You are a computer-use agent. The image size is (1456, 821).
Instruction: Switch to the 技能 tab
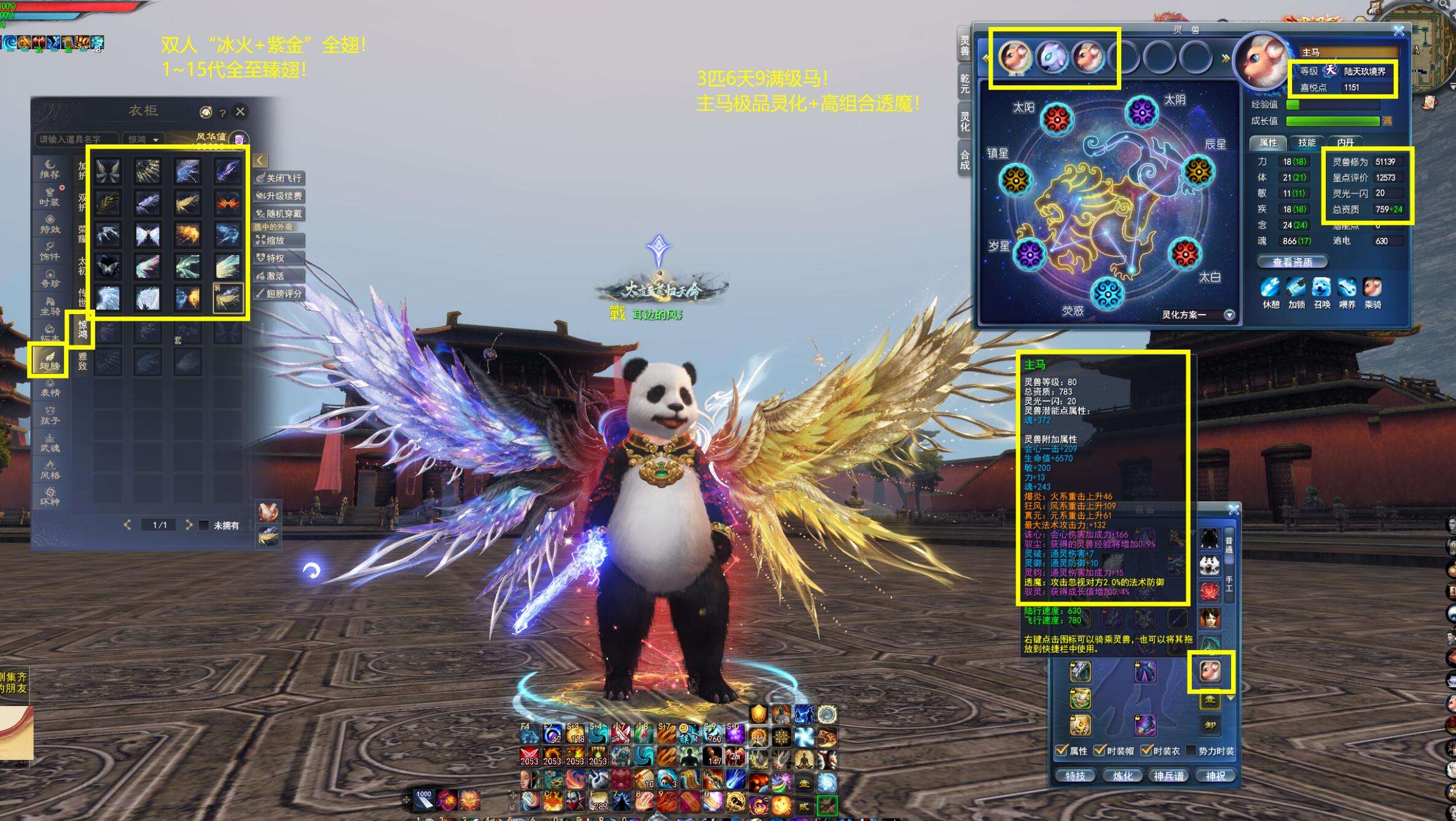pyautogui.click(x=1306, y=143)
